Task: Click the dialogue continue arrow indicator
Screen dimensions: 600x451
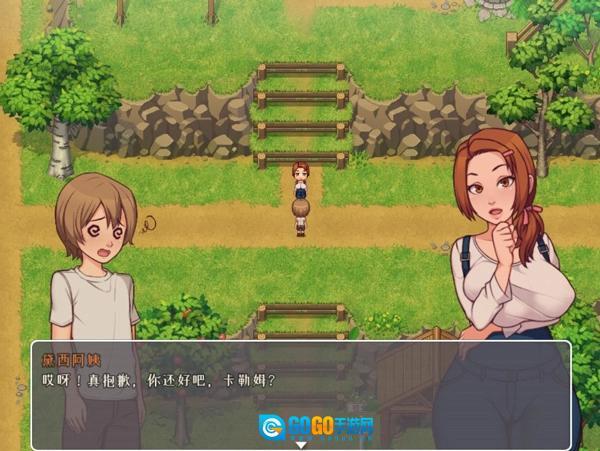Action: pos(301,445)
